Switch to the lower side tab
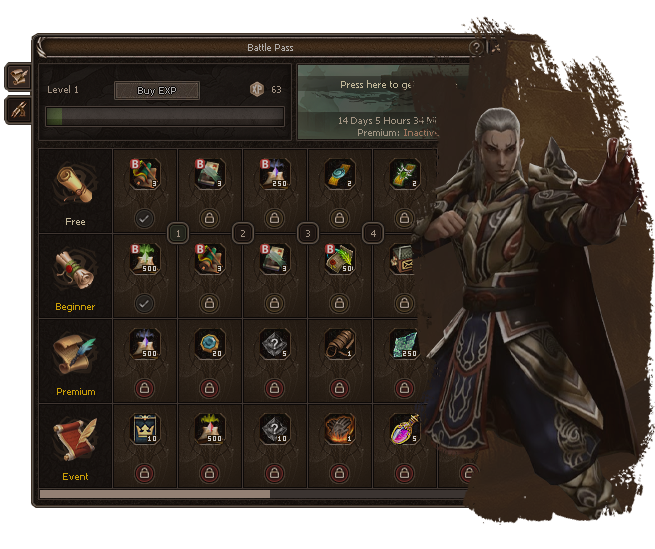Image resolution: width=655 pixels, height=549 pixels. tap(17, 110)
